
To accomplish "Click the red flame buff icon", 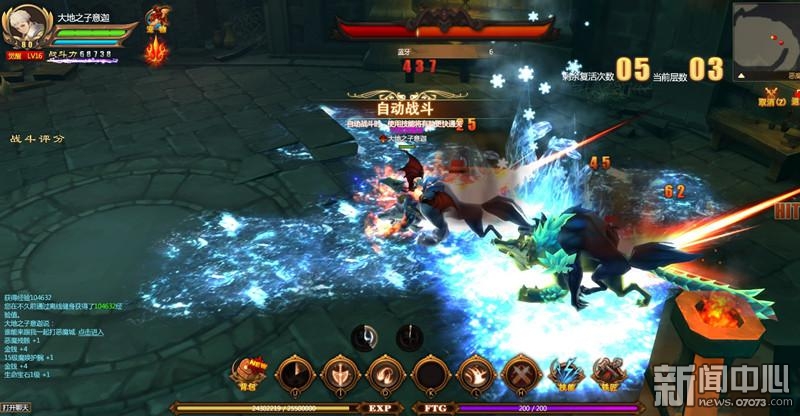I will (156, 50).
